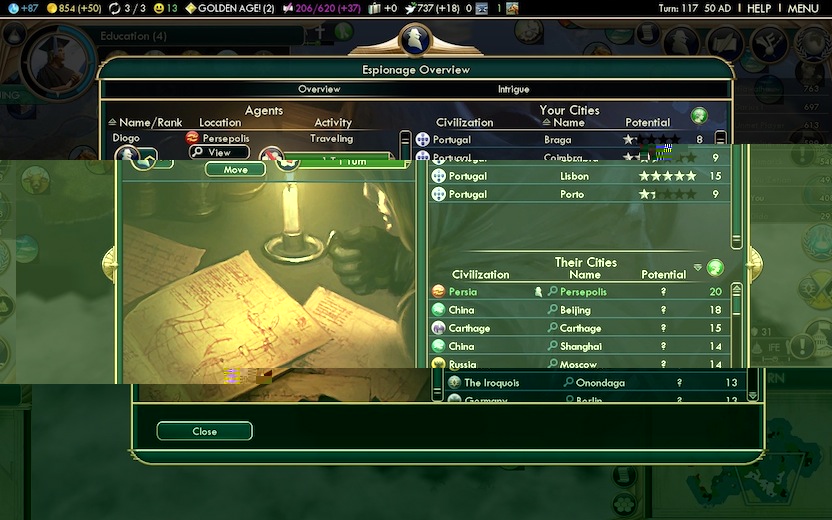
Task: Sort agents by Activity column
Action: pyautogui.click(x=333, y=122)
